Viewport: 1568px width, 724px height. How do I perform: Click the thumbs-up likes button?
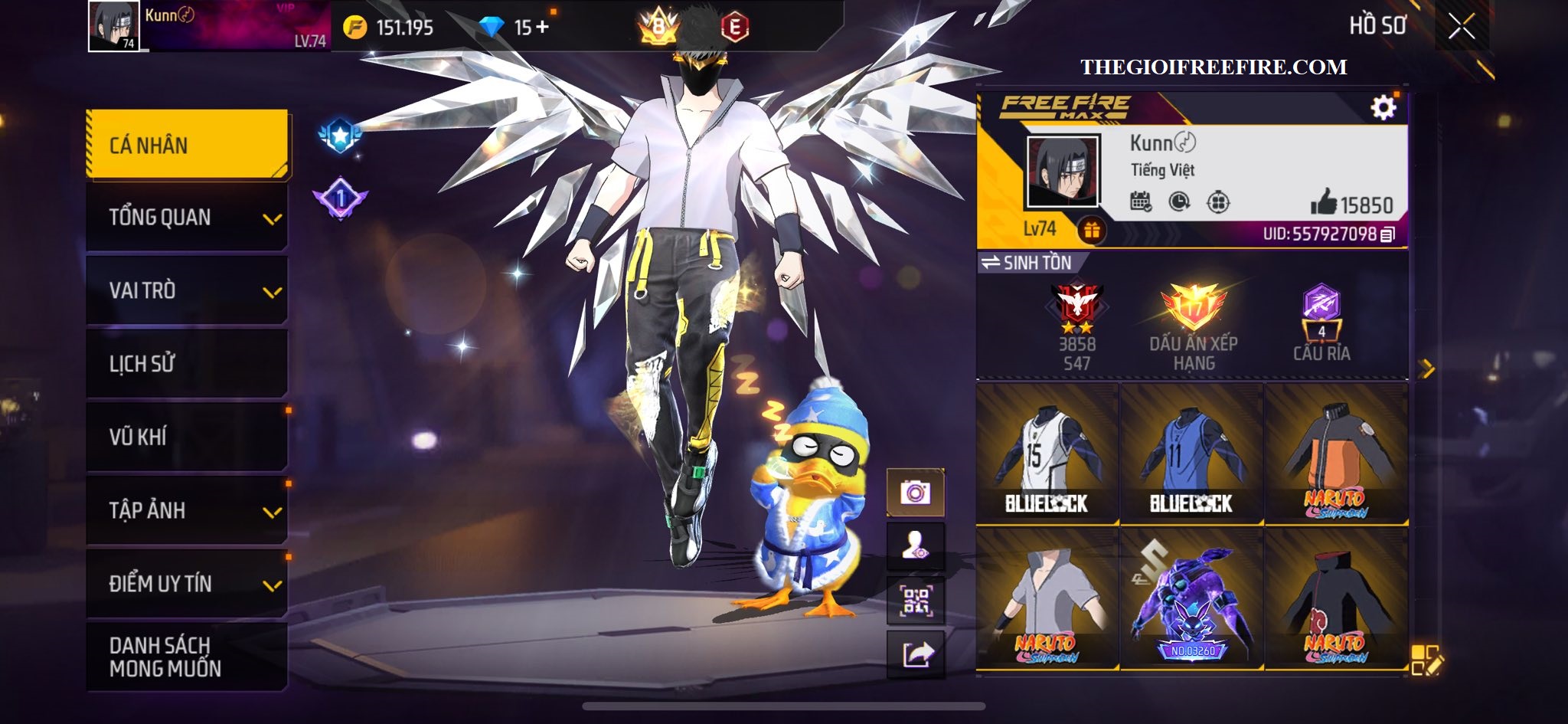coord(1324,203)
